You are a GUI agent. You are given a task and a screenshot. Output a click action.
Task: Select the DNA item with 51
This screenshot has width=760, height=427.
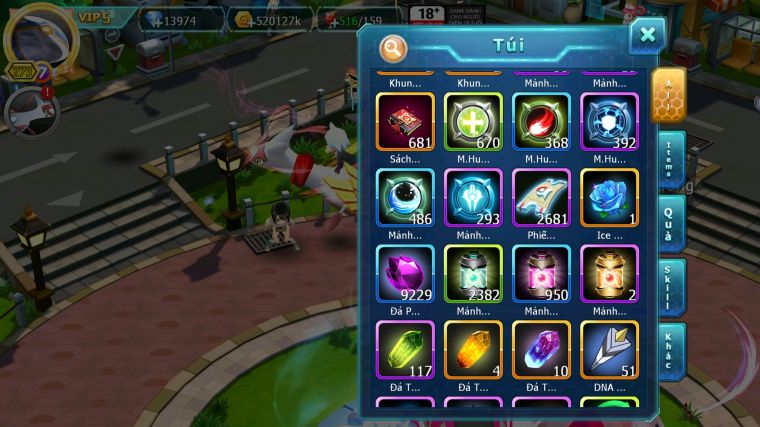(x=609, y=349)
